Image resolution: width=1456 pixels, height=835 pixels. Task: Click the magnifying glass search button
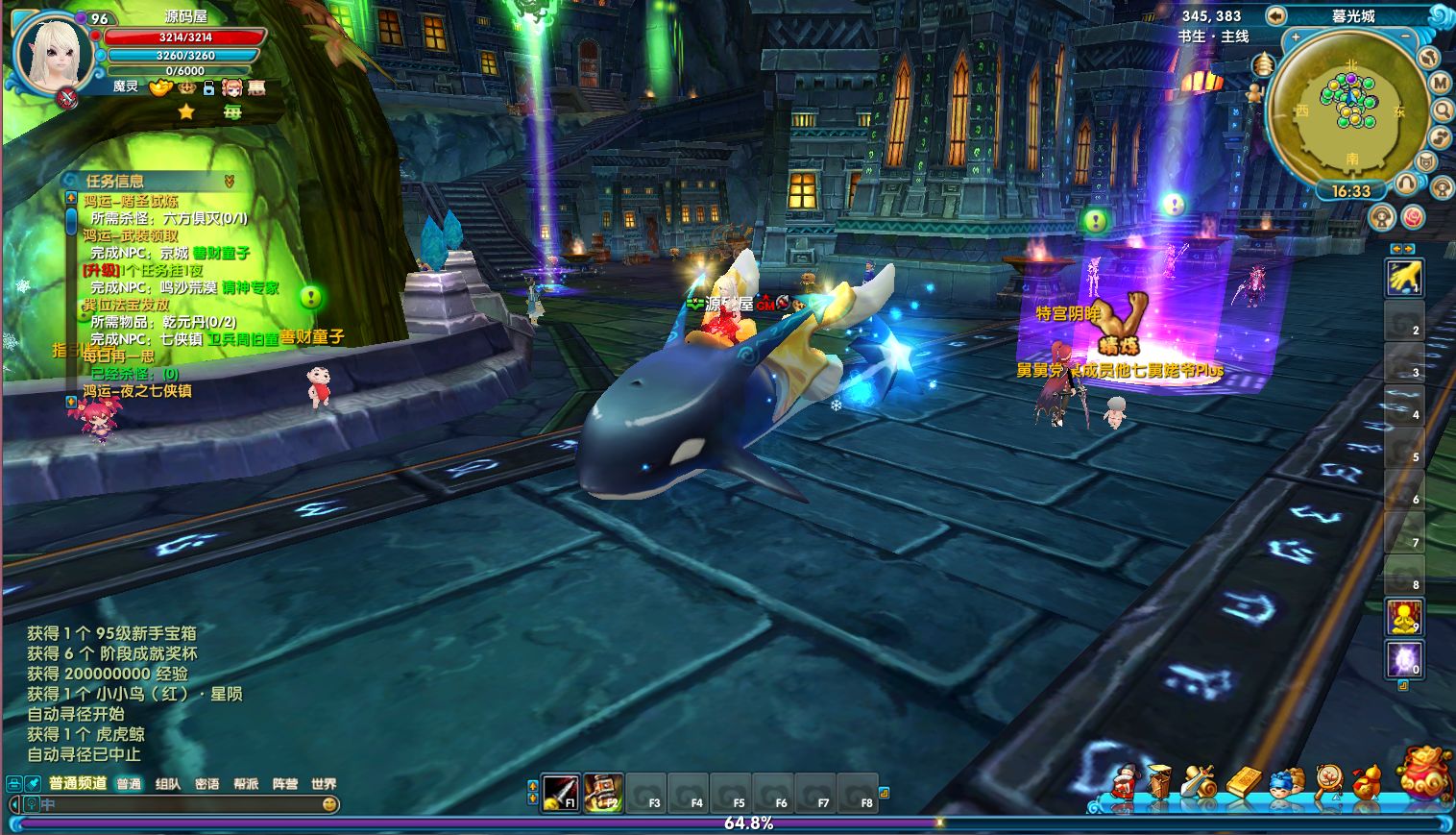point(1442,111)
